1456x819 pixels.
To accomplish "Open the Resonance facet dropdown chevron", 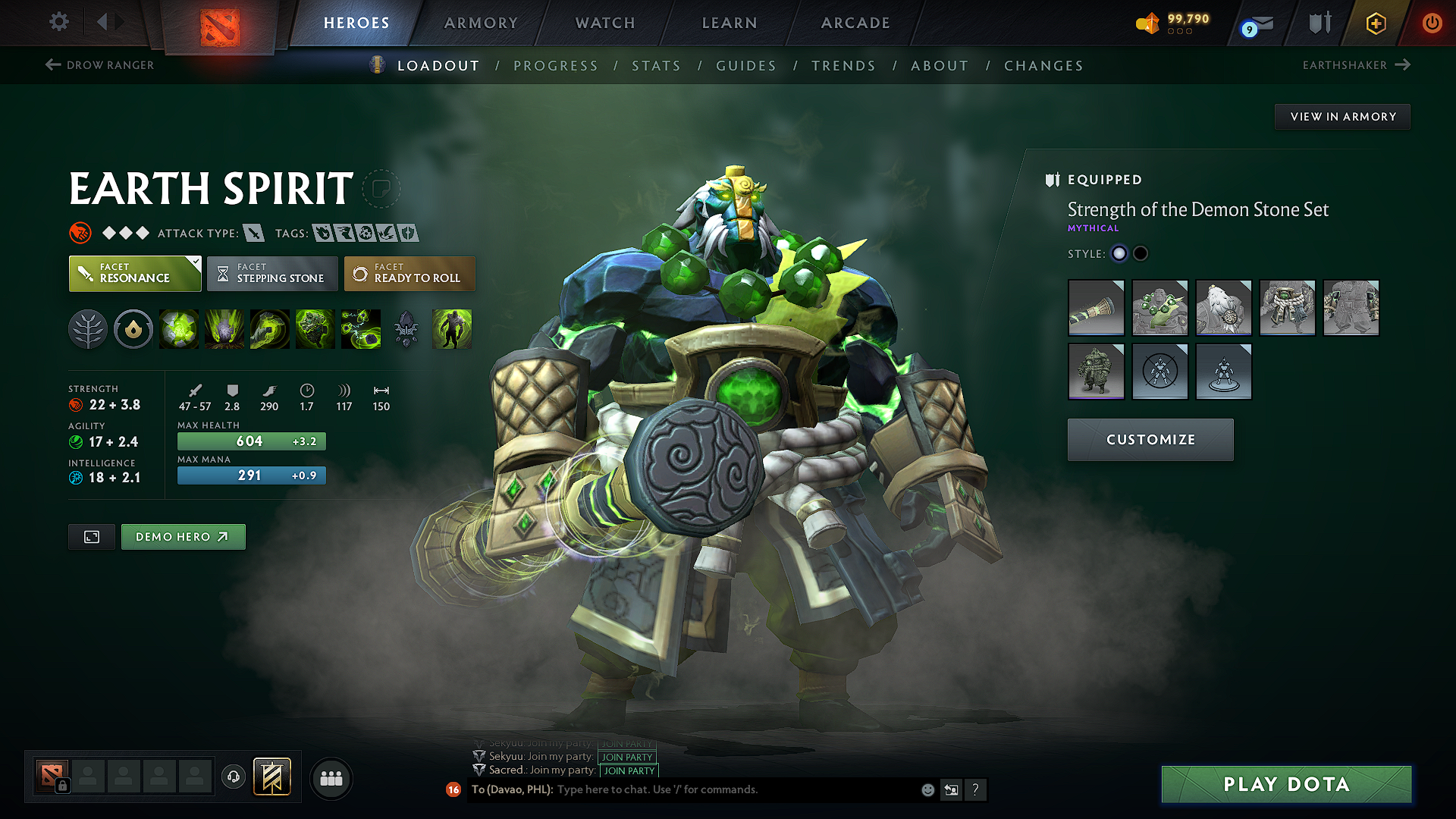I will pos(196,261).
